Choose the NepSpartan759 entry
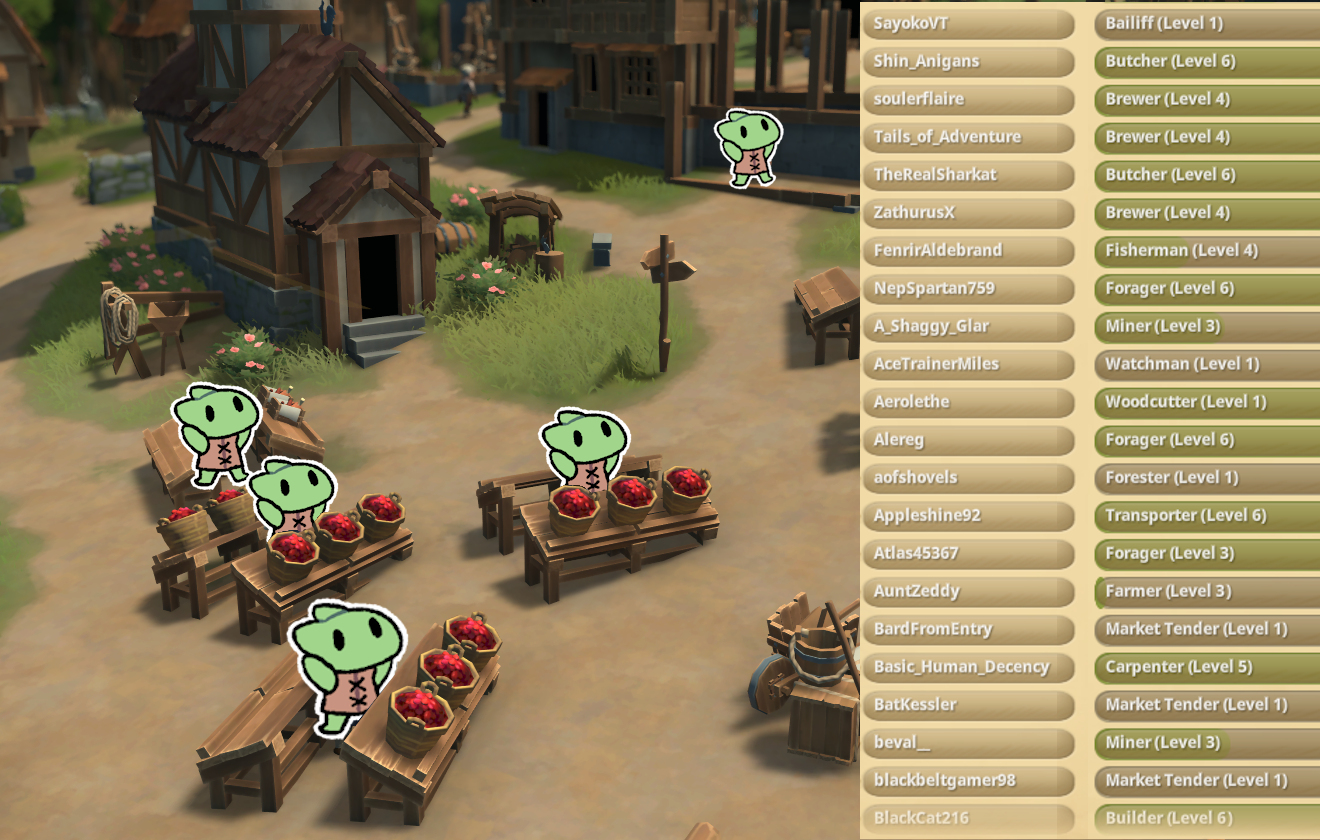Viewport: 1320px width, 840px height. [967, 288]
